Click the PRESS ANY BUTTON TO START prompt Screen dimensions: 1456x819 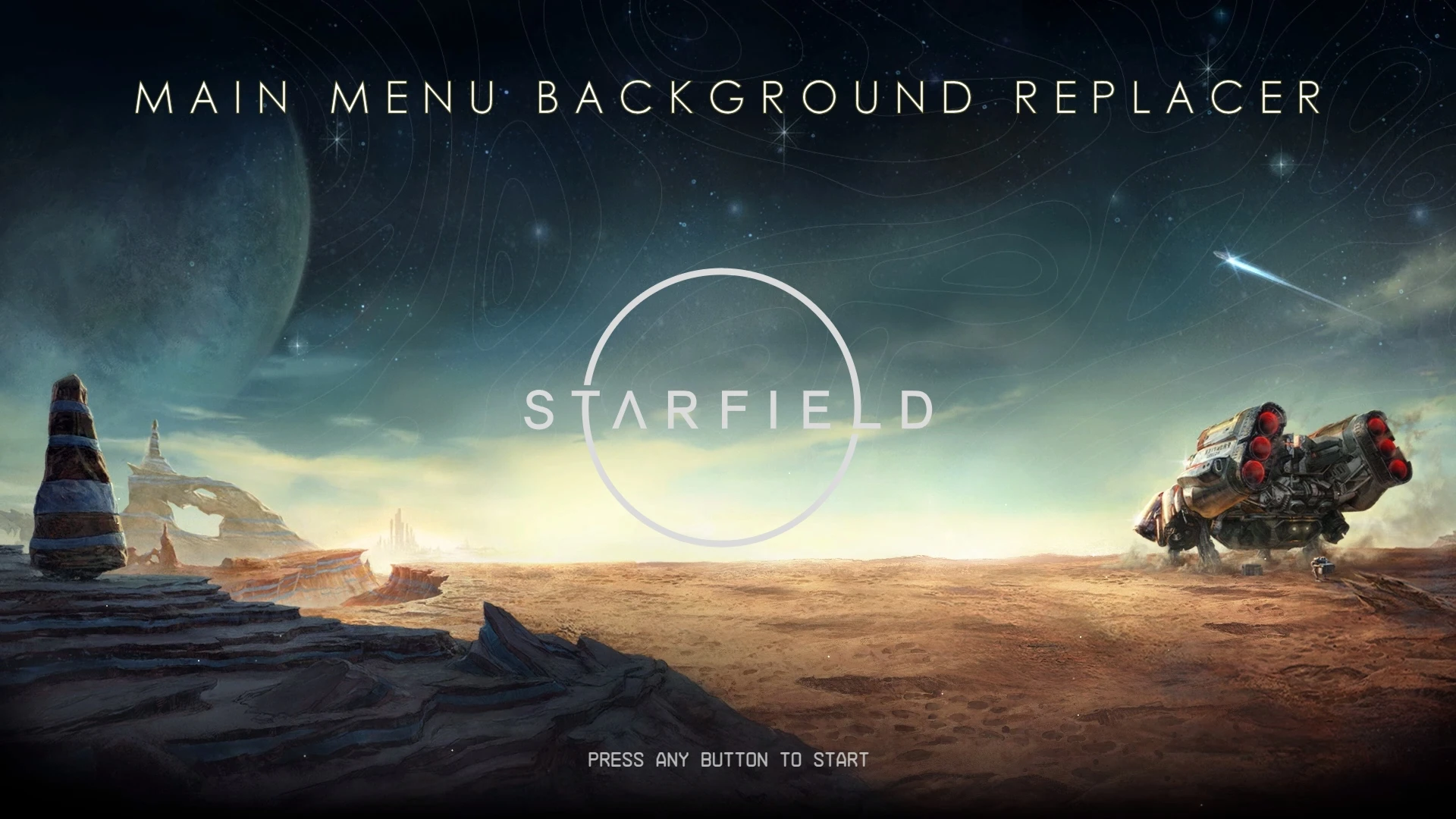(726, 758)
